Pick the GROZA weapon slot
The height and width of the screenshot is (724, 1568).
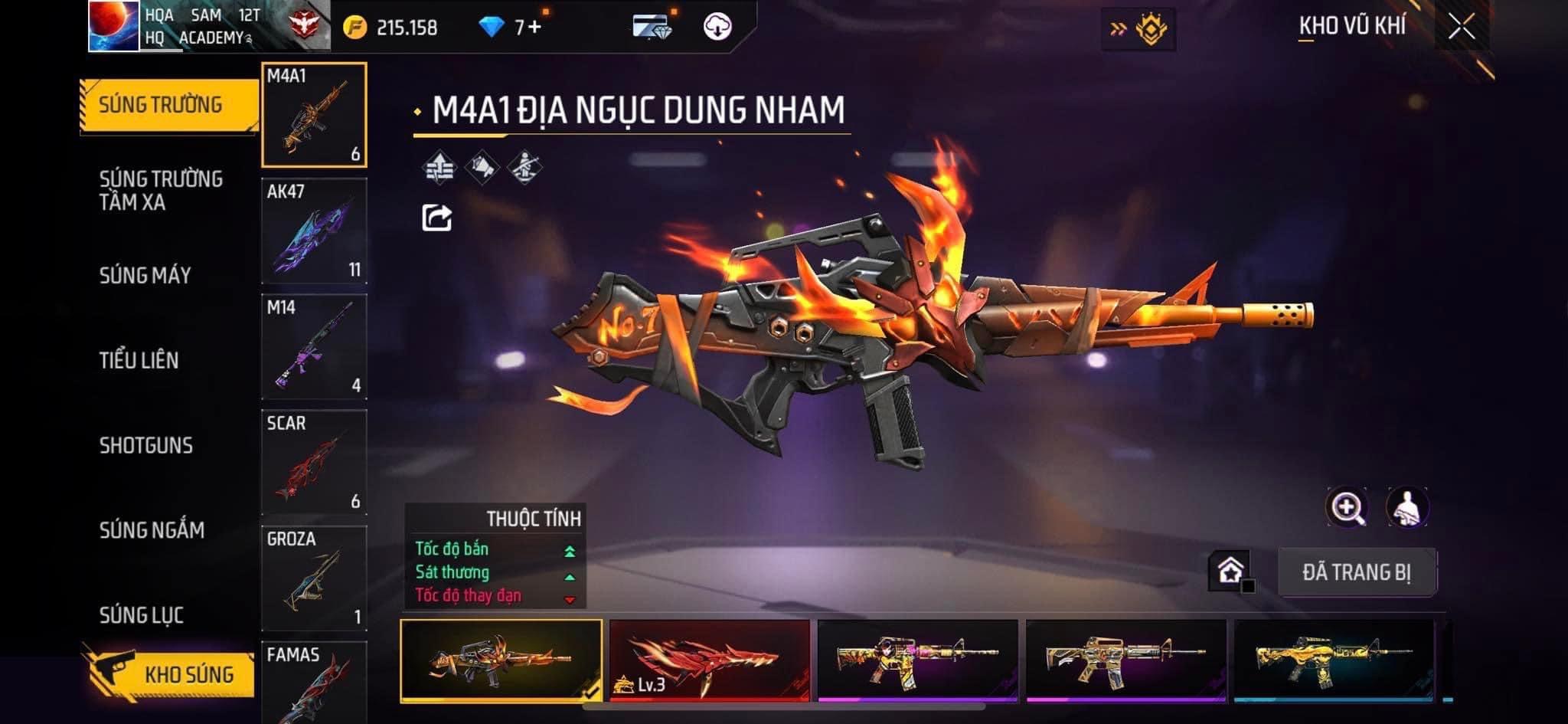point(314,578)
